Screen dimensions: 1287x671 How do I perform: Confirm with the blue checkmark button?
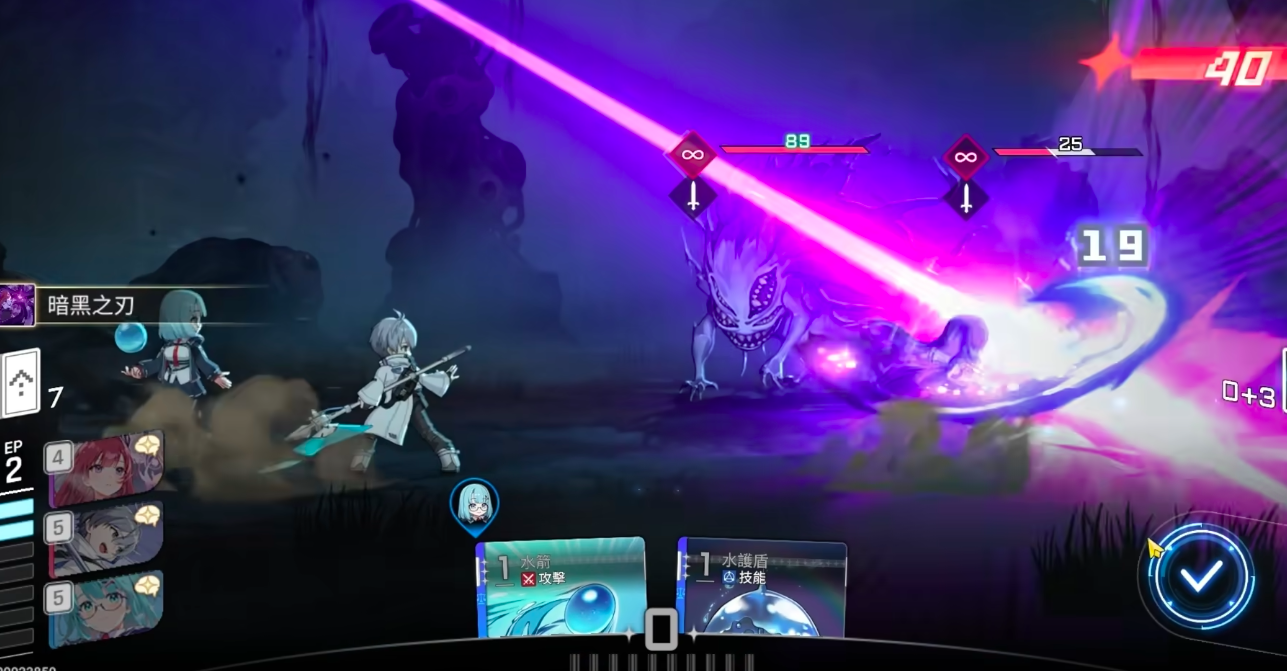point(1201,575)
